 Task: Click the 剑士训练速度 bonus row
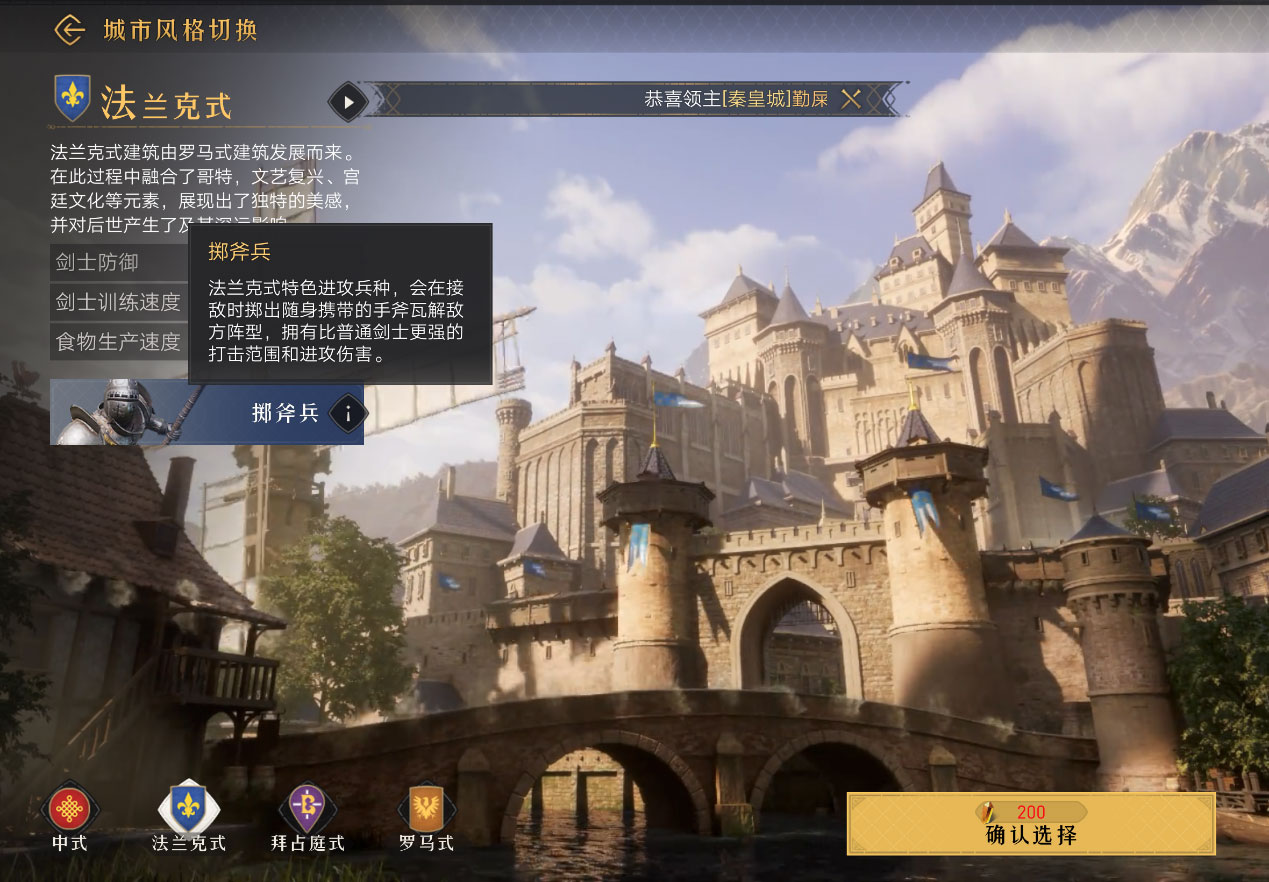click(118, 302)
